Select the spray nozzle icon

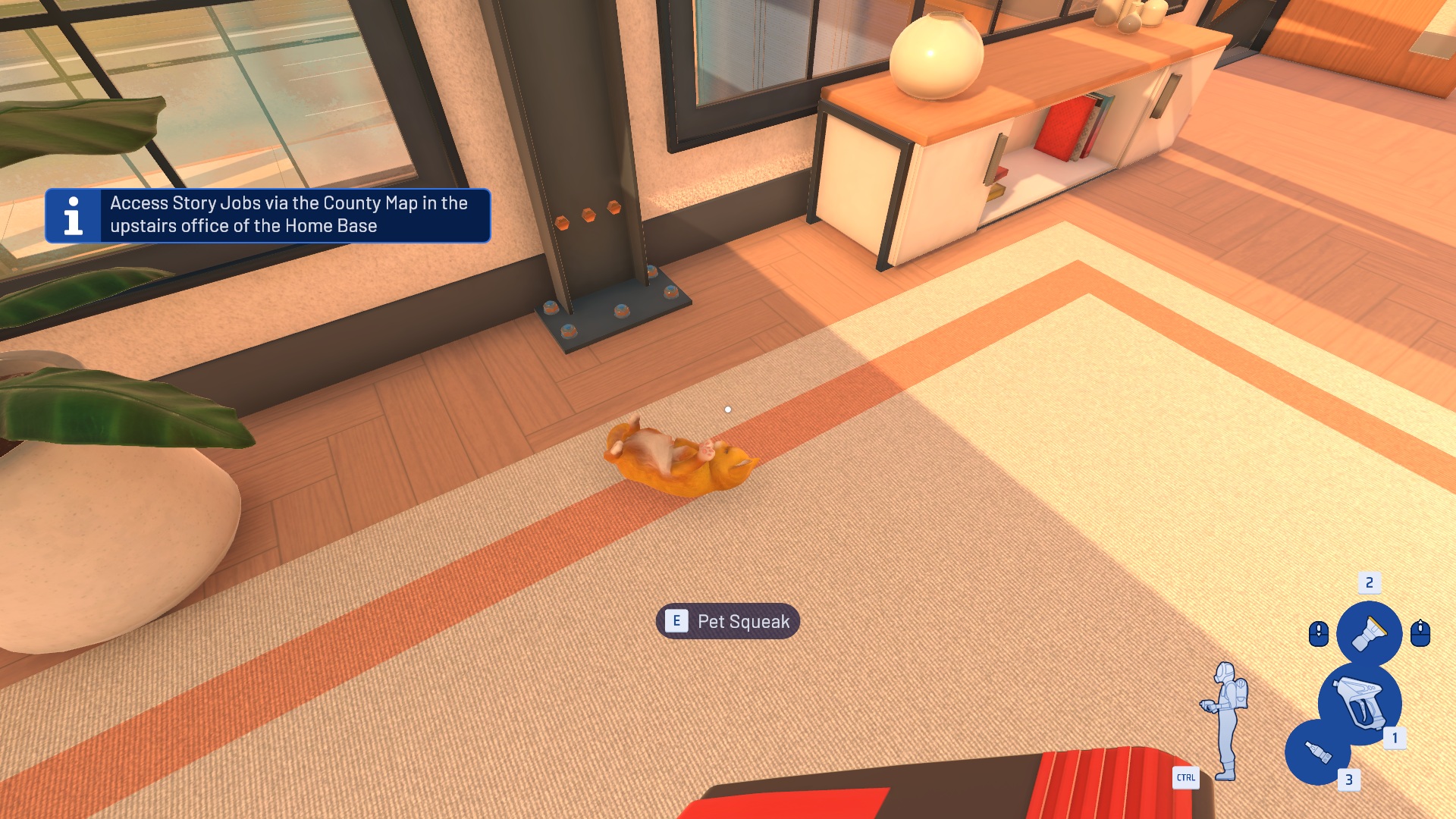tap(1369, 633)
